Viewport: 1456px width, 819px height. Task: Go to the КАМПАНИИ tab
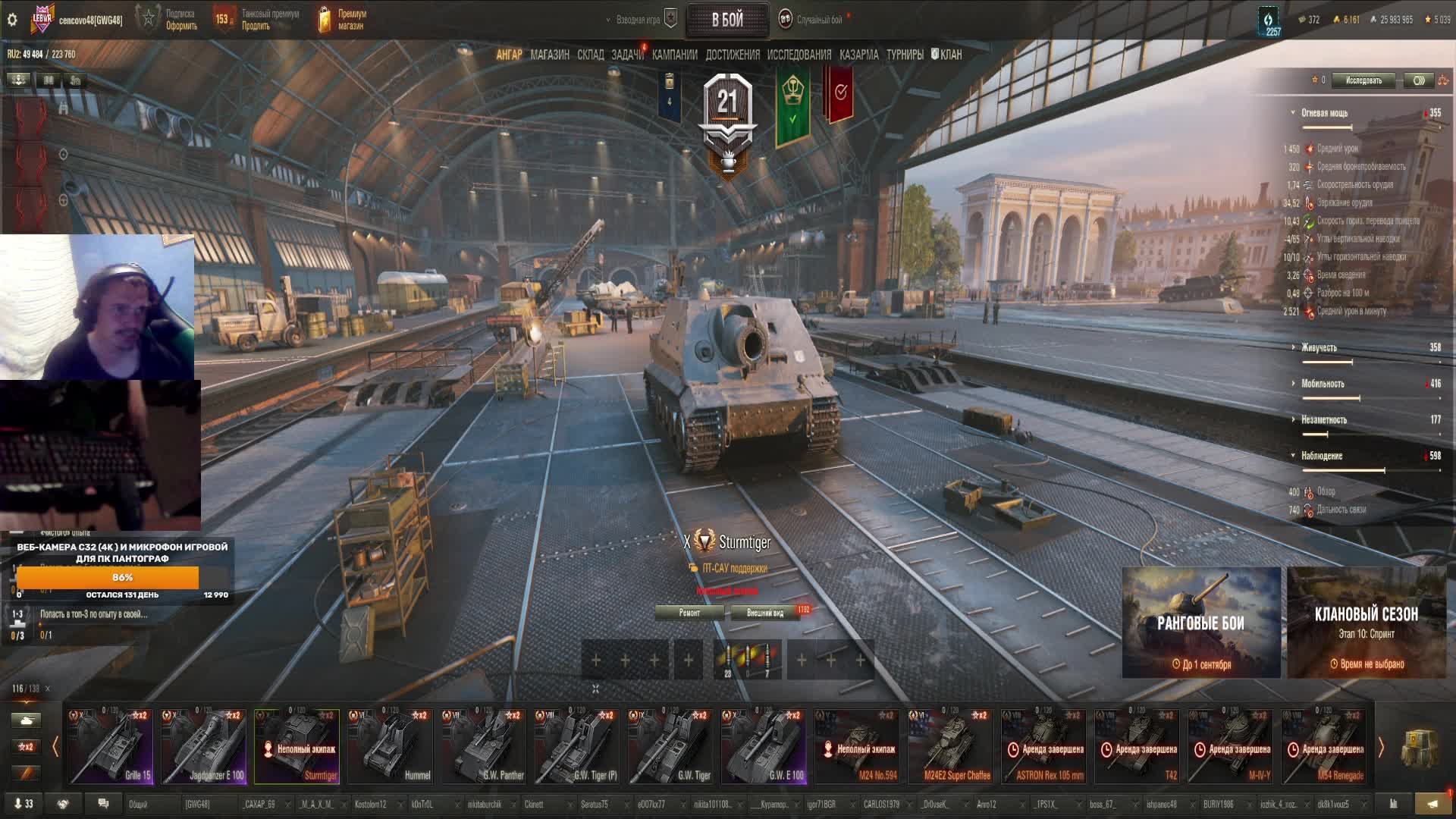[674, 55]
